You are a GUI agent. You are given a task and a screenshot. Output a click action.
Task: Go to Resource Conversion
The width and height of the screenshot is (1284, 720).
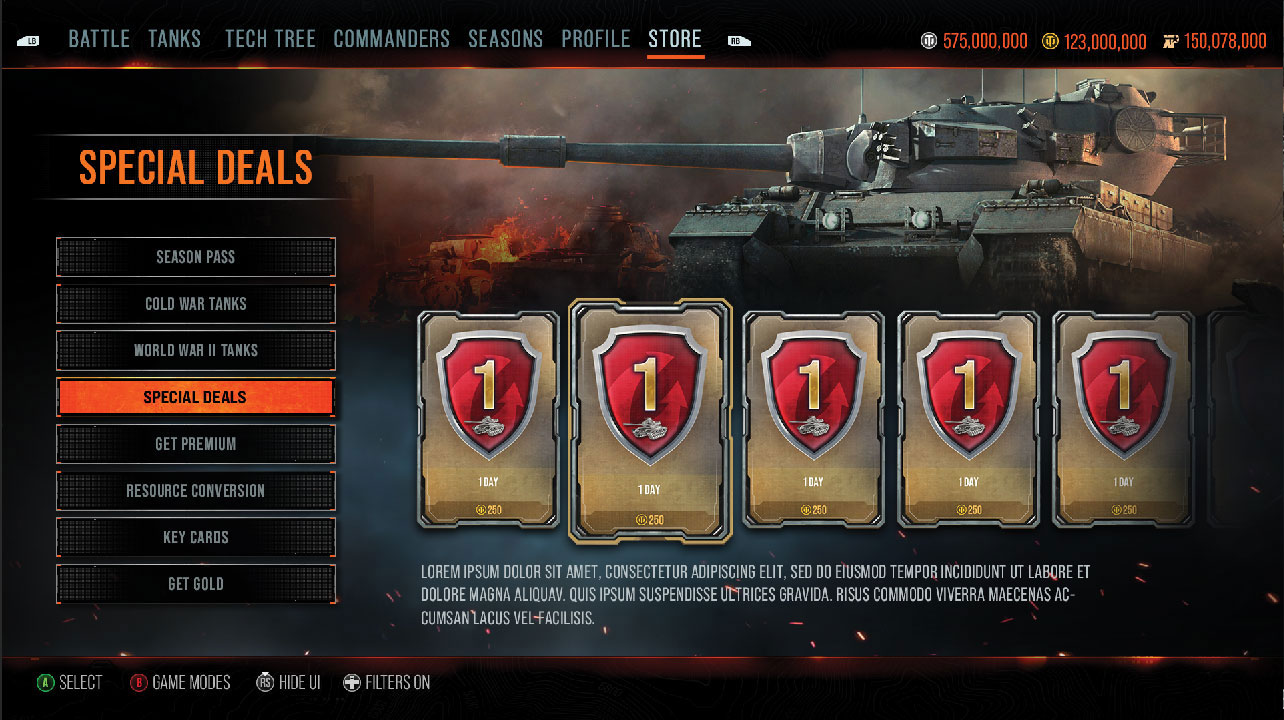(196, 491)
